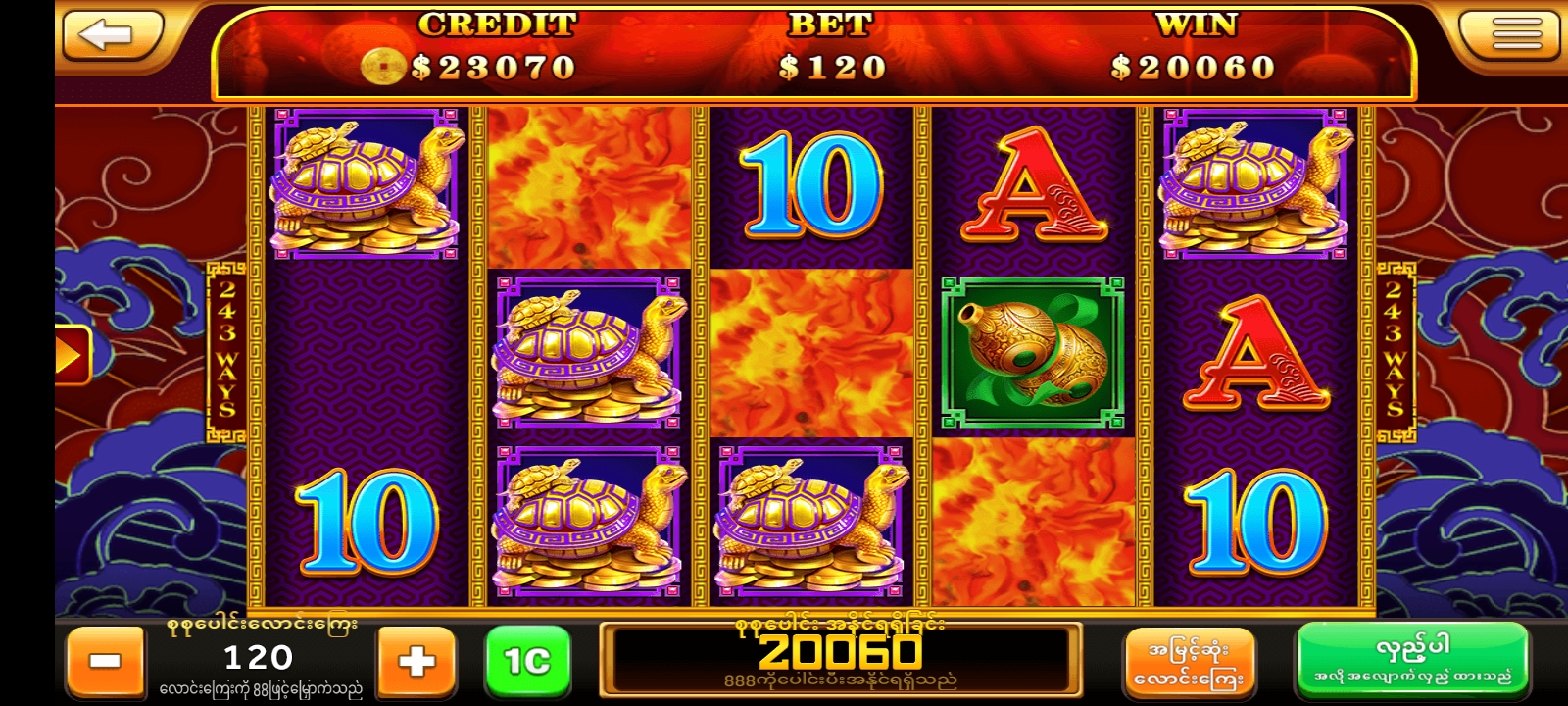Select the orange max bet button

(1188, 663)
